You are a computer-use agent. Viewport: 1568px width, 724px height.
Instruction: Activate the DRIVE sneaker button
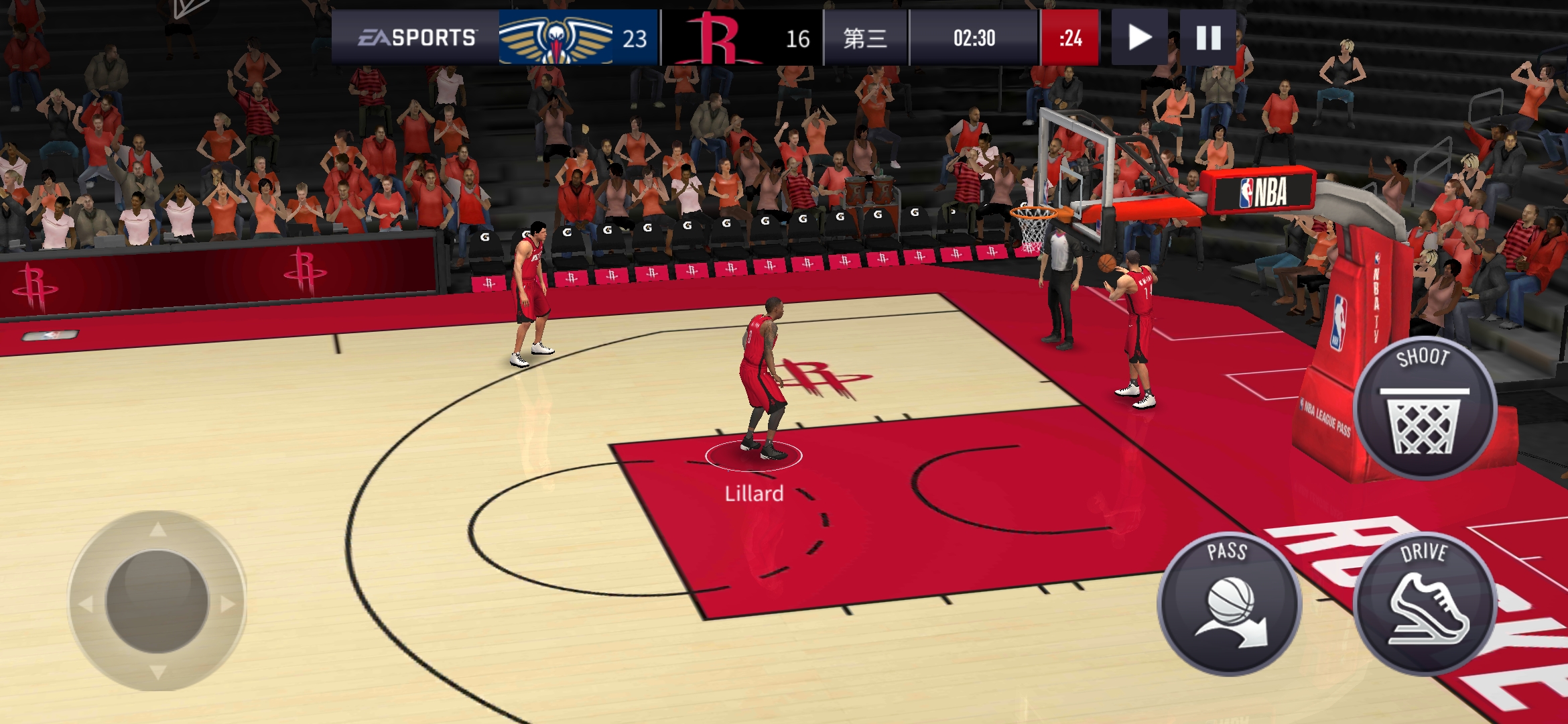point(1424,603)
